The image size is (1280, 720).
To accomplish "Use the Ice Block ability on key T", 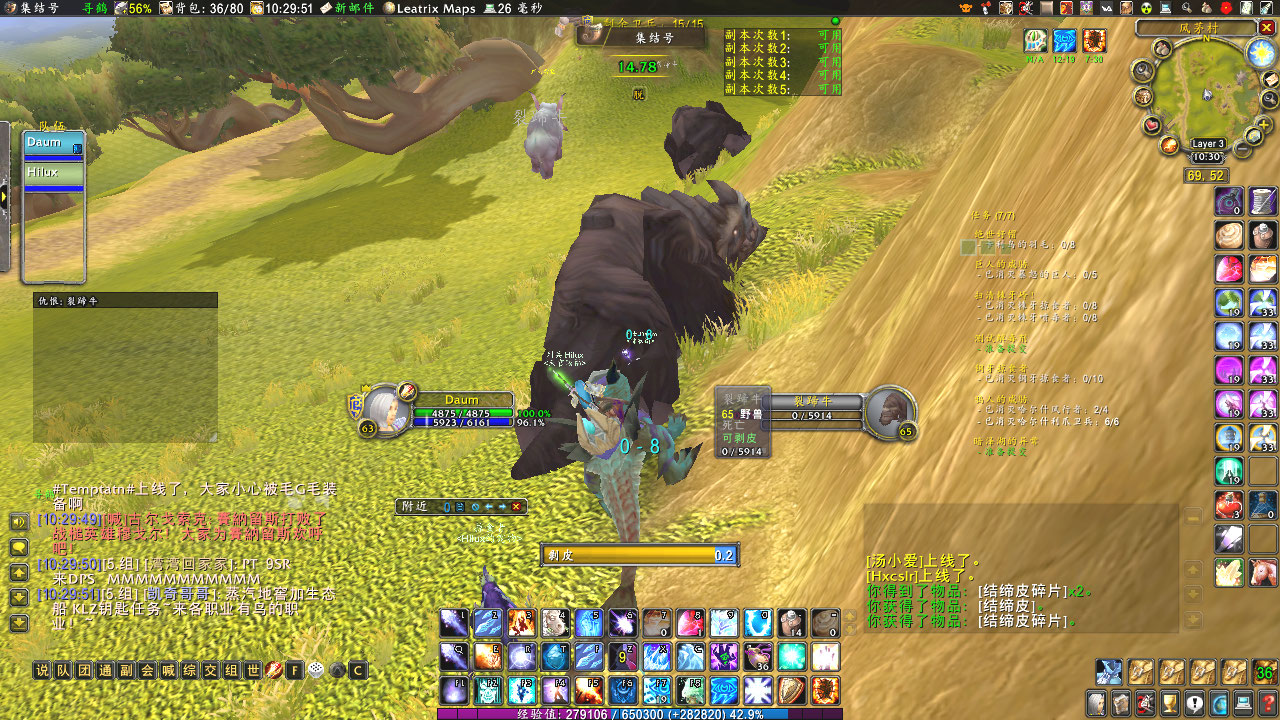I will (555, 657).
